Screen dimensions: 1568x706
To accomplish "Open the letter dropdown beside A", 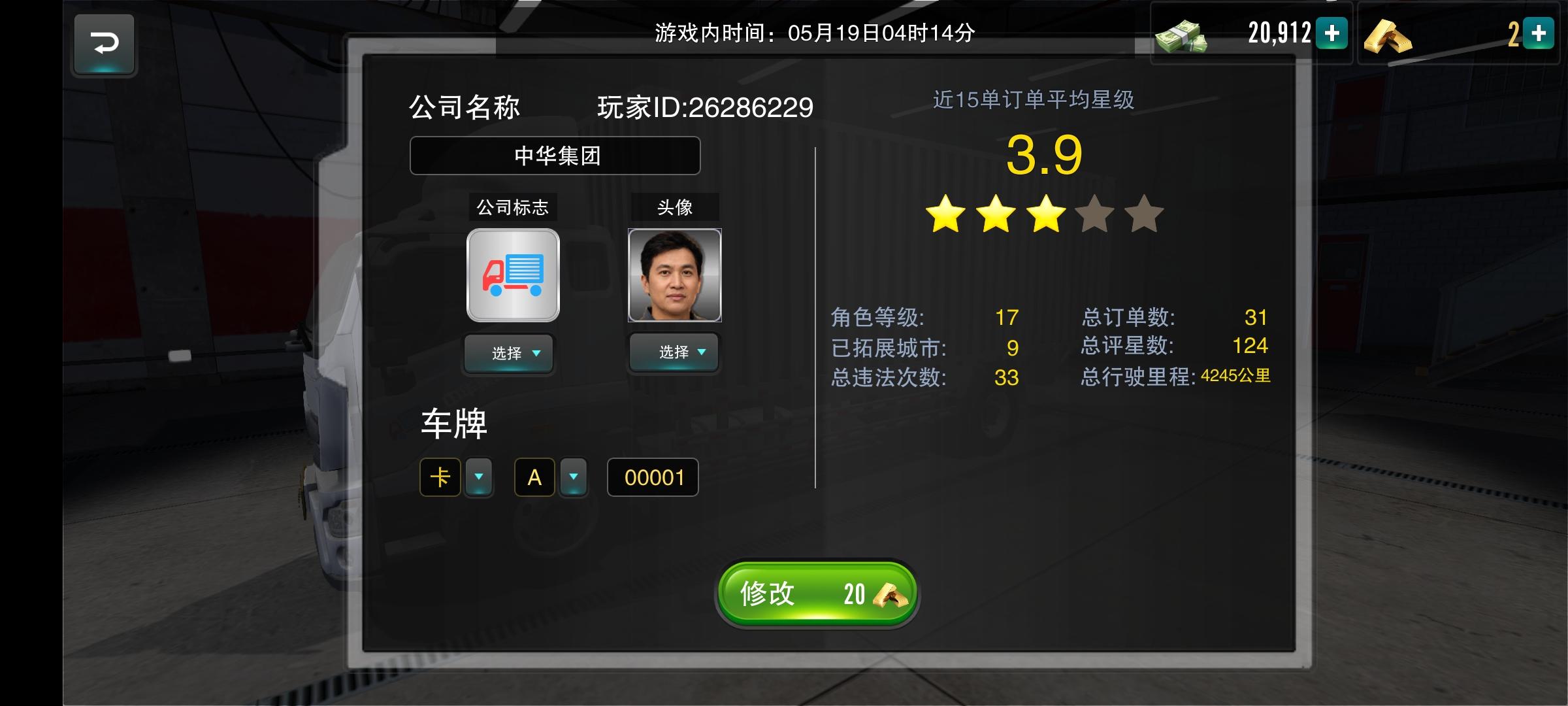I will point(573,477).
